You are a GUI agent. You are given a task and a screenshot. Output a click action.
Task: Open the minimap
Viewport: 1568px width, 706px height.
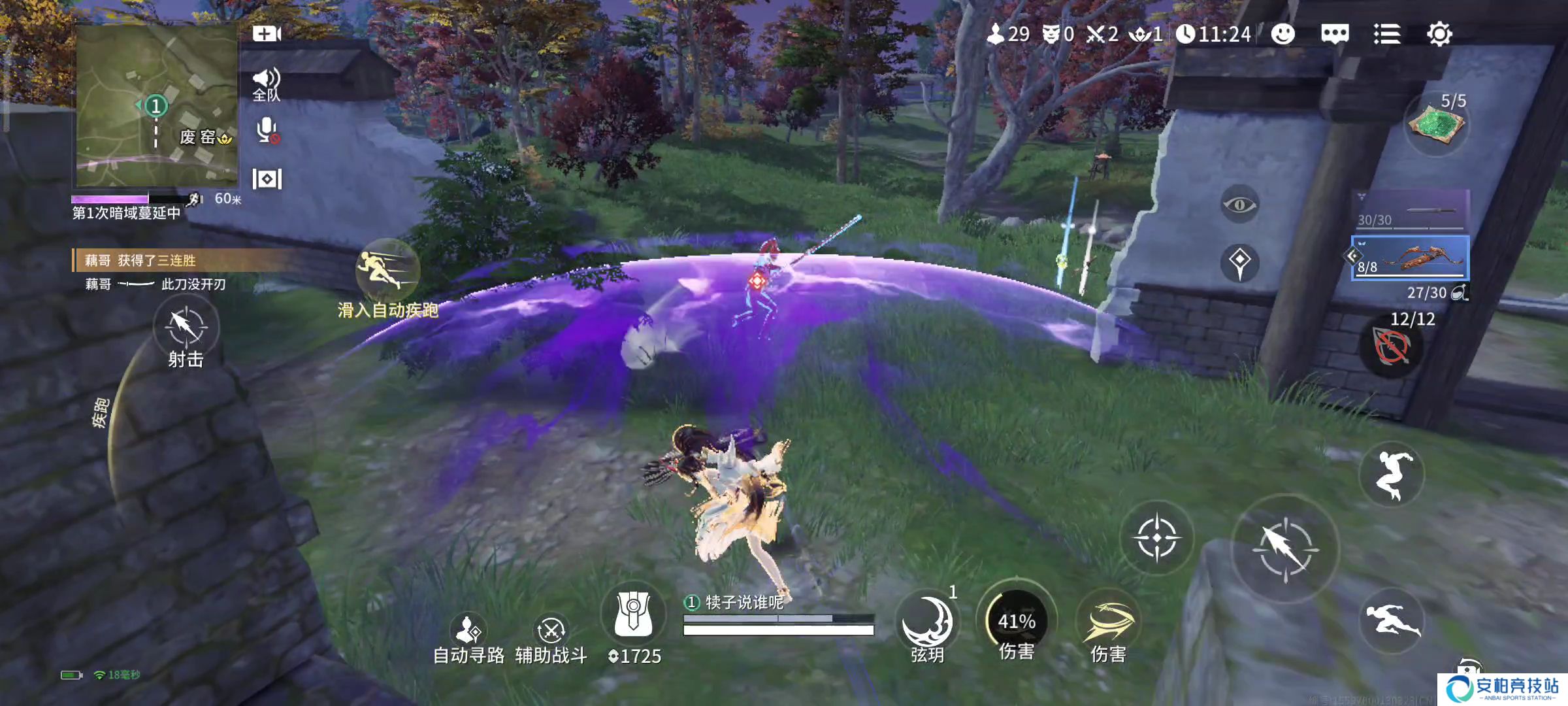point(157,105)
